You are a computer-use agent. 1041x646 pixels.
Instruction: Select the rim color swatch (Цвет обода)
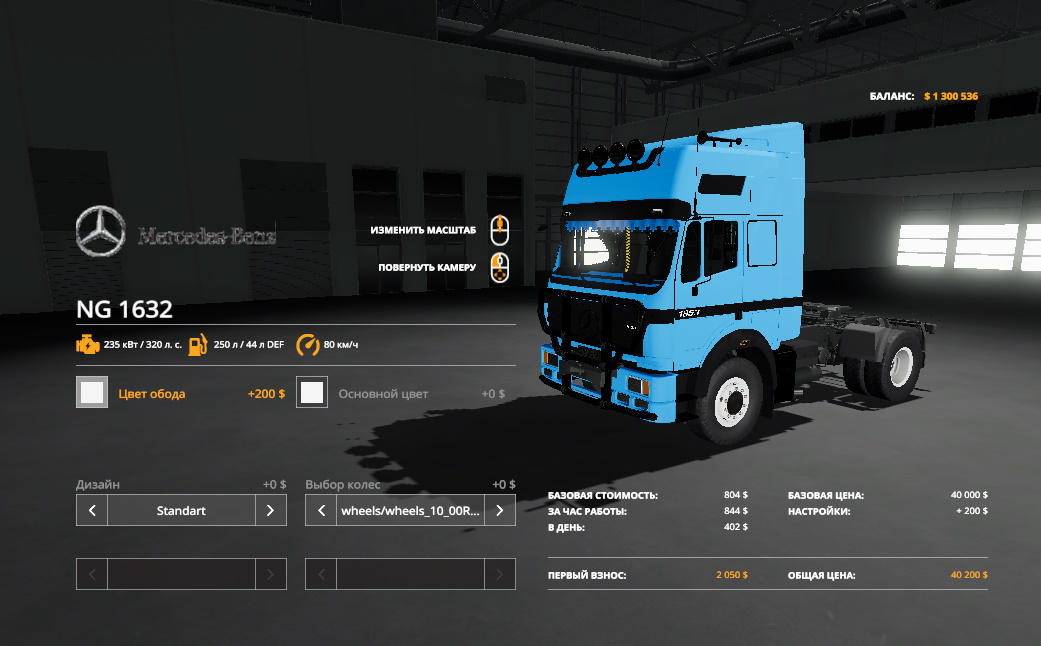92,393
